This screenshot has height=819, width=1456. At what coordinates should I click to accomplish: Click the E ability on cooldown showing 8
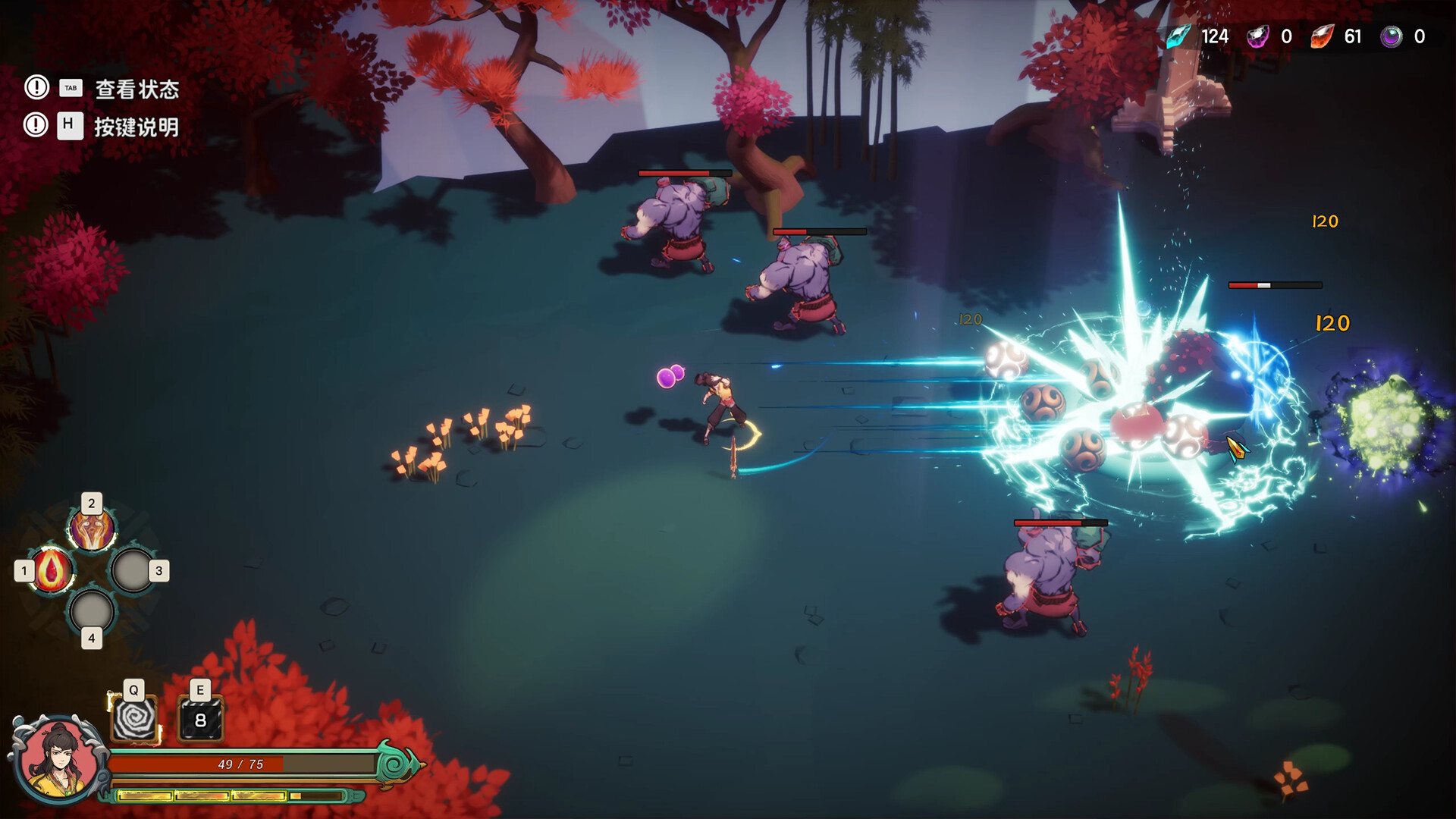(200, 720)
